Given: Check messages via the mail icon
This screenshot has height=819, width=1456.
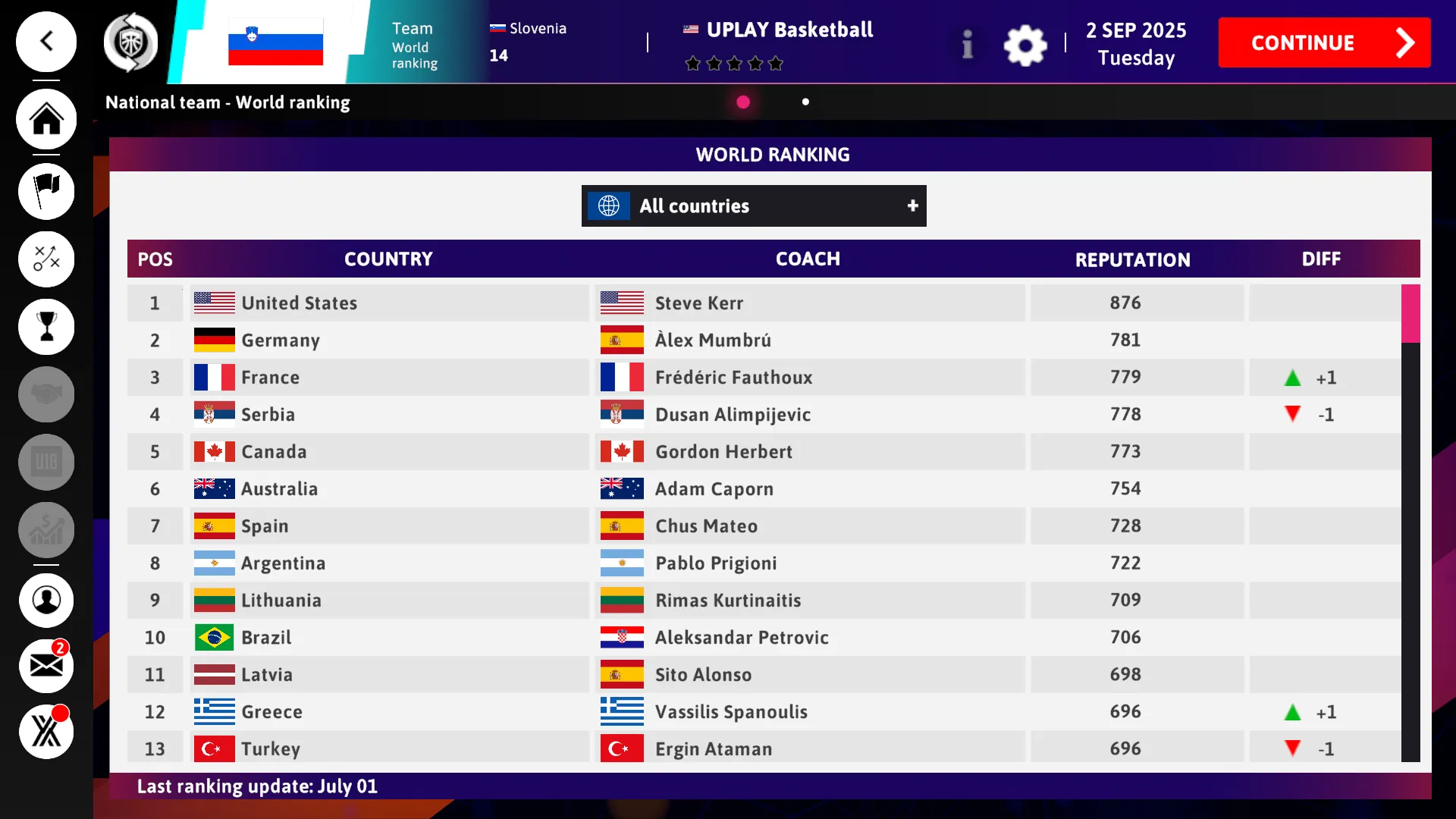Looking at the screenshot, I should (x=45, y=665).
